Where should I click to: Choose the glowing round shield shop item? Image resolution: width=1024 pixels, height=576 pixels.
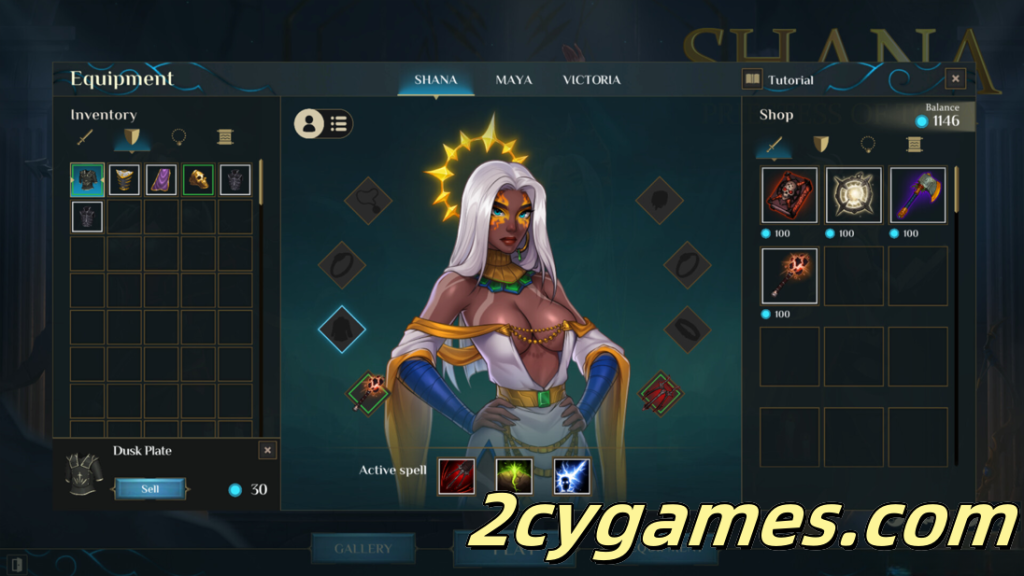853,195
